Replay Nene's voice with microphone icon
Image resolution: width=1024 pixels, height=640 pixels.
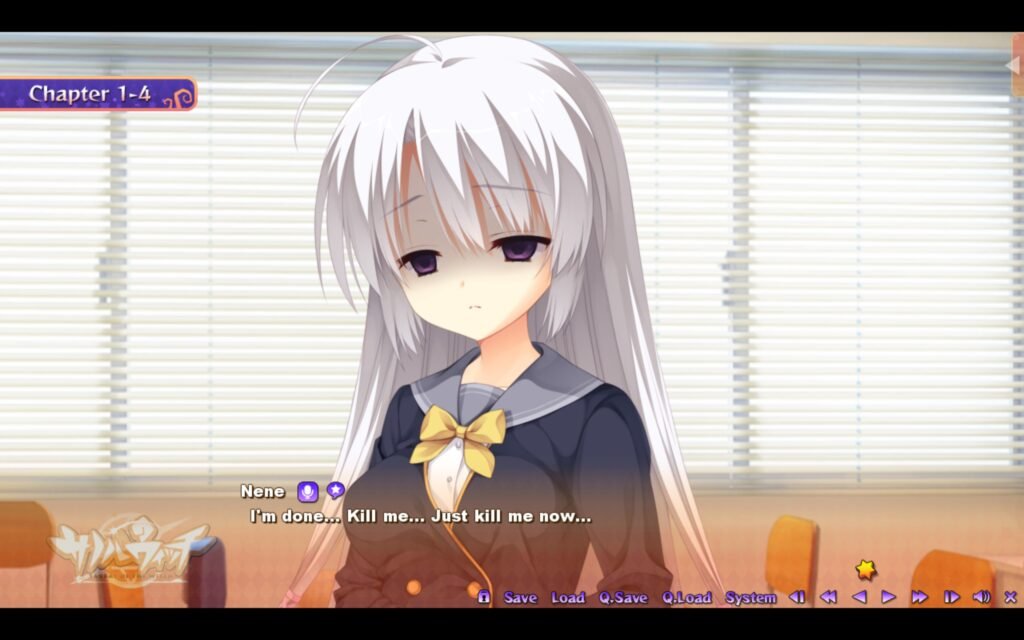pyautogui.click(x=308, y=491)
